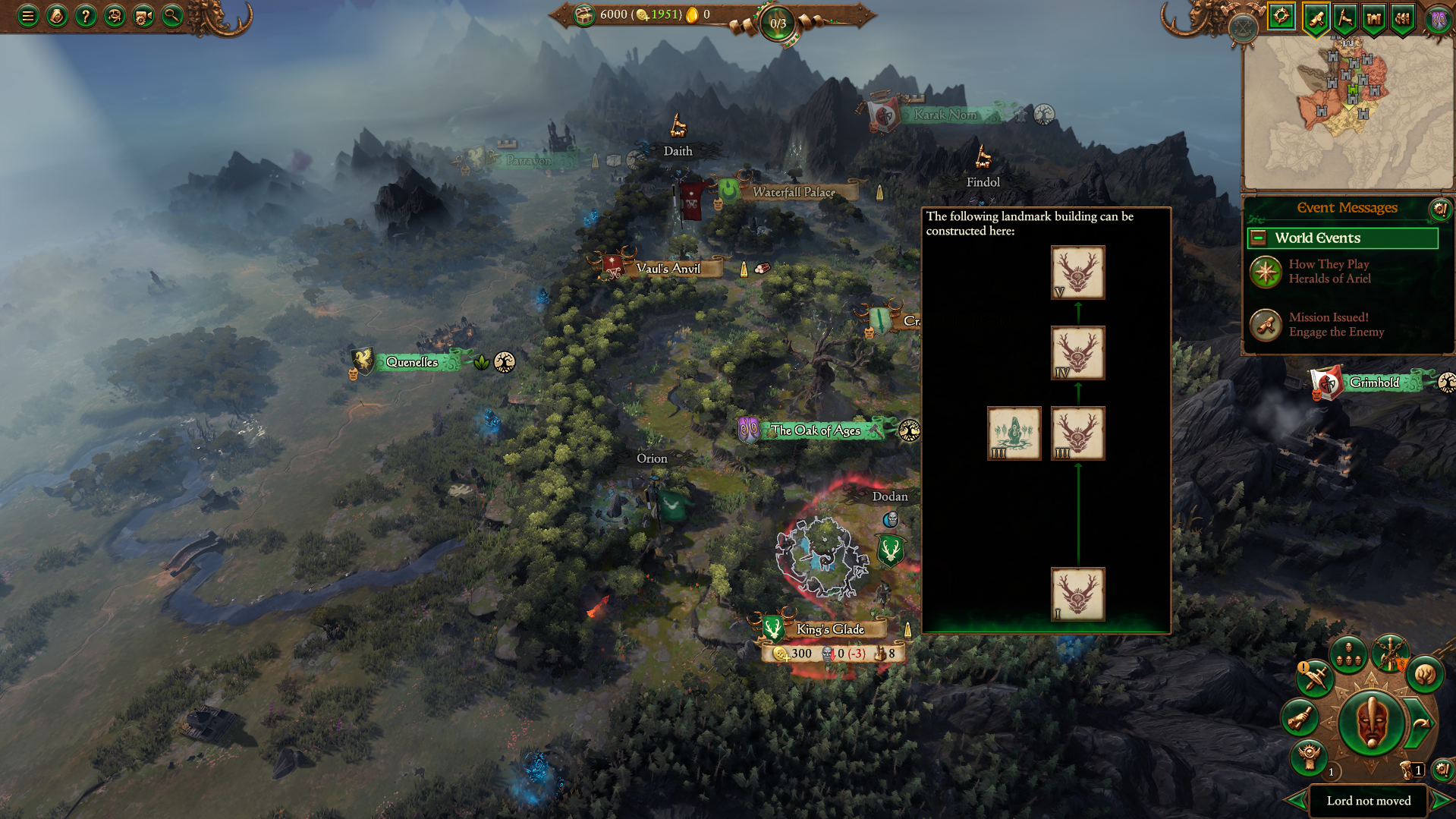Select the crossed-swords stance icon with alert
Viewport: 1456px width, 819px height.
1315,678
